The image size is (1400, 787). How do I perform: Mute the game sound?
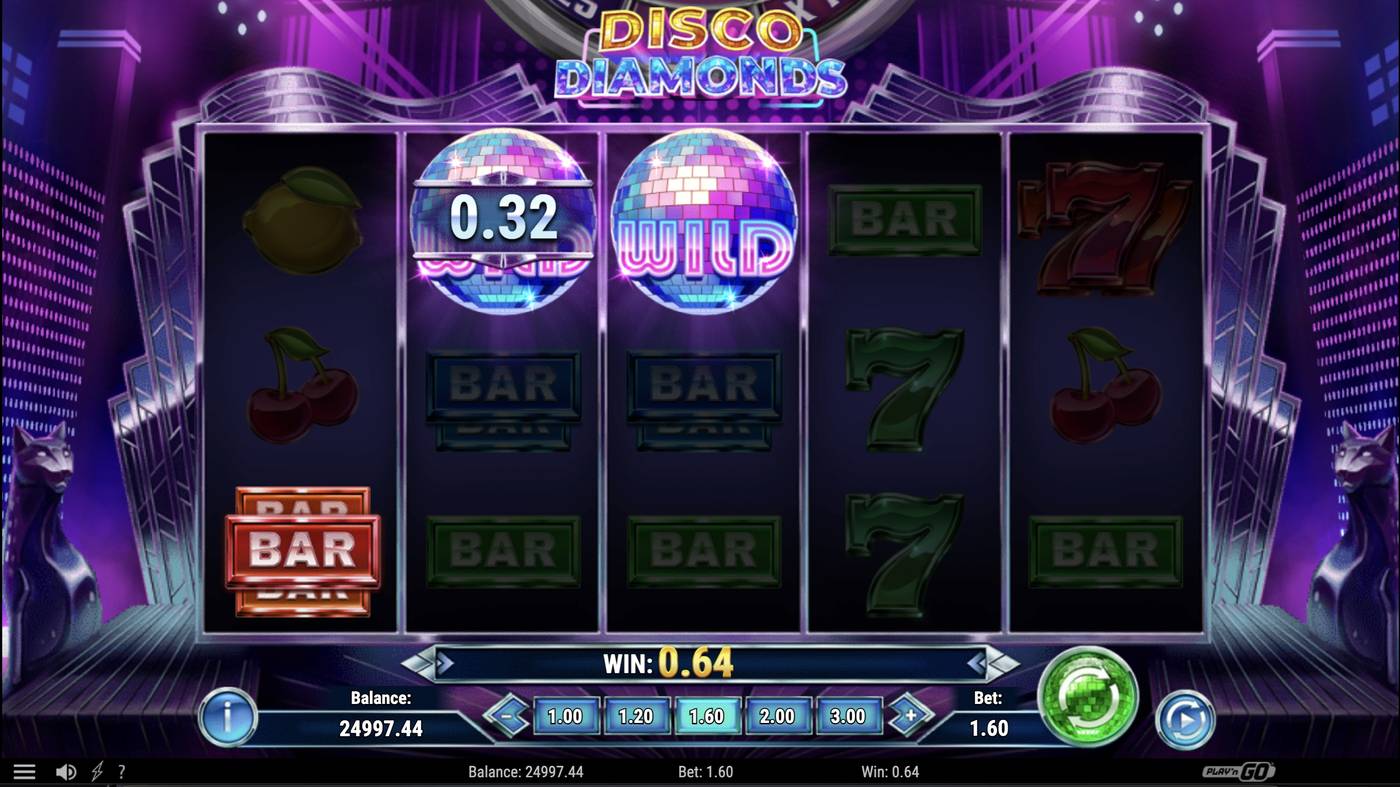tap(64, 770)
